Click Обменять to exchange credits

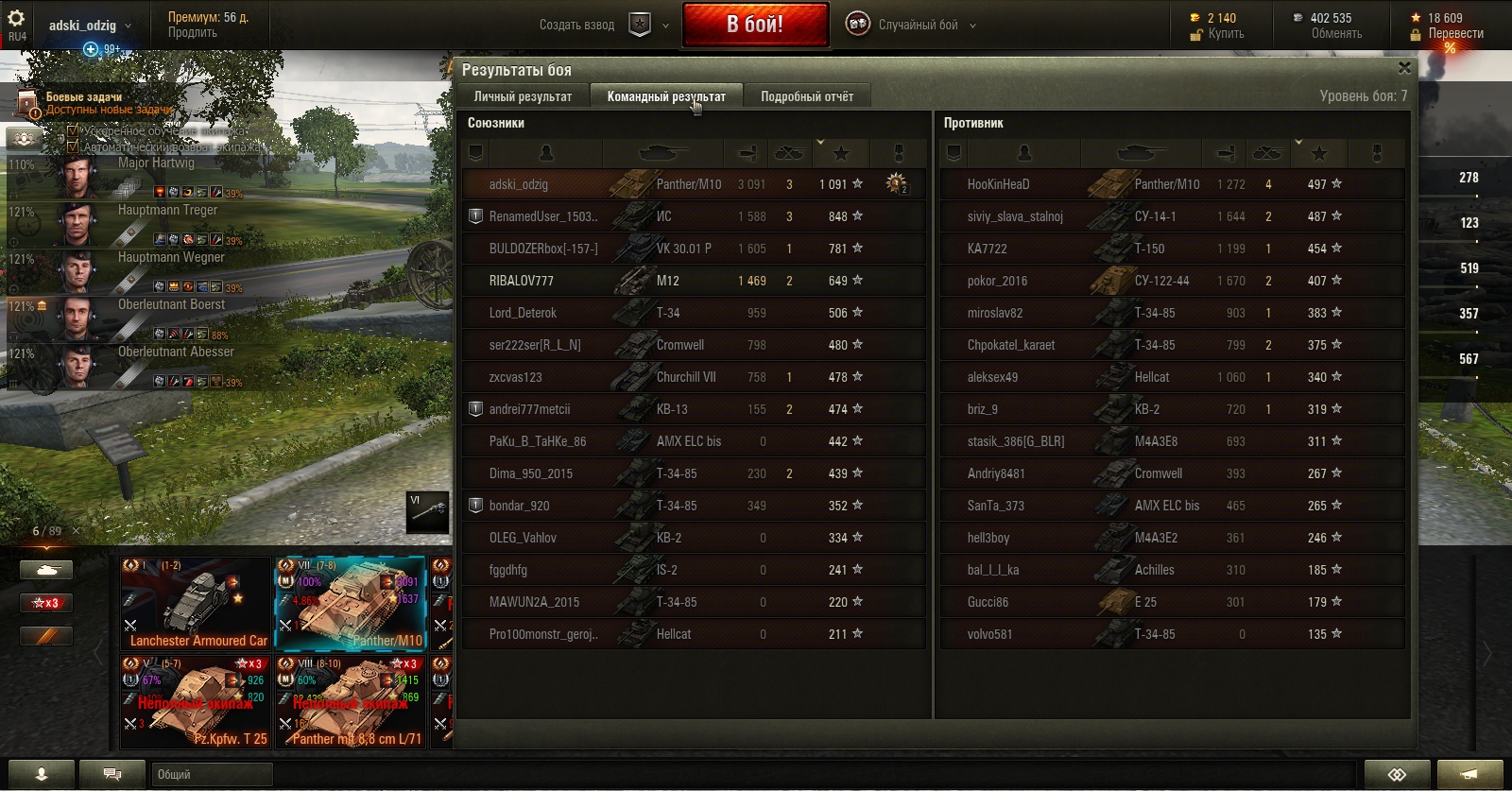point(1336,34)
